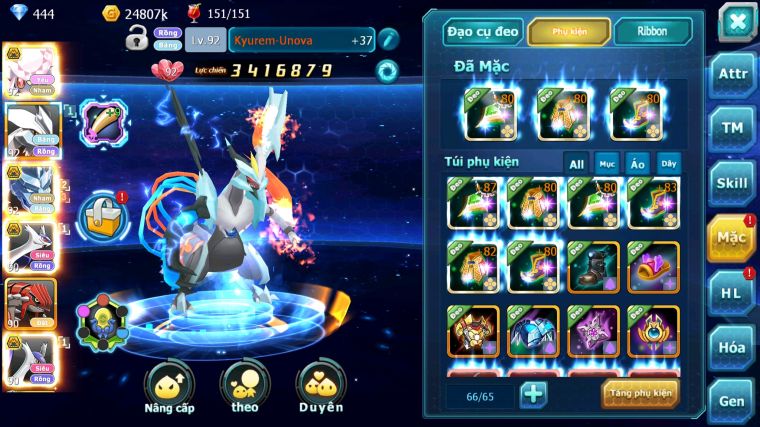The height and width of the screenshot is (427, 760).
Task: Edit the Kyurem-Unova name with the pencil
Action: coord(388,40)
